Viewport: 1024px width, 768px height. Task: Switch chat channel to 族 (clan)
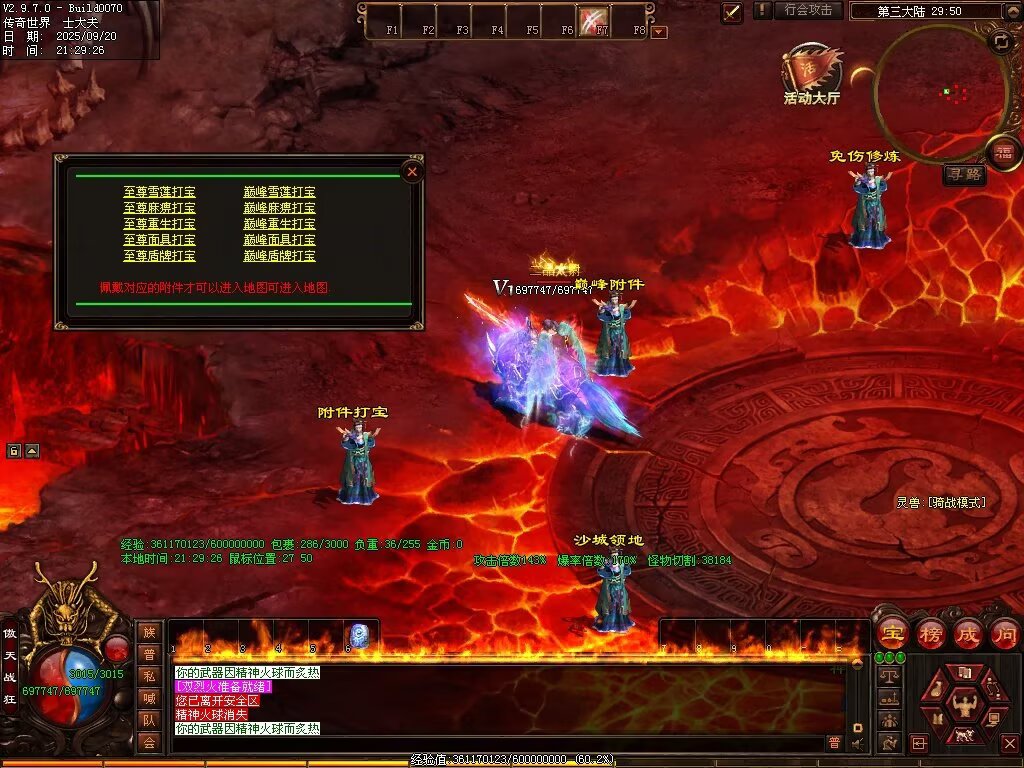[149, 632]
